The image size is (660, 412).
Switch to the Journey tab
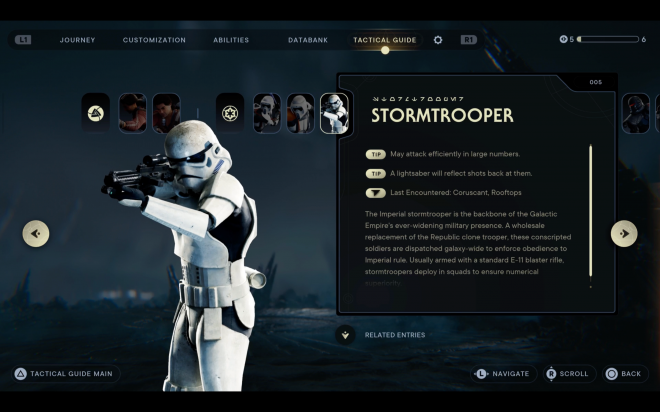click(77, 40)
